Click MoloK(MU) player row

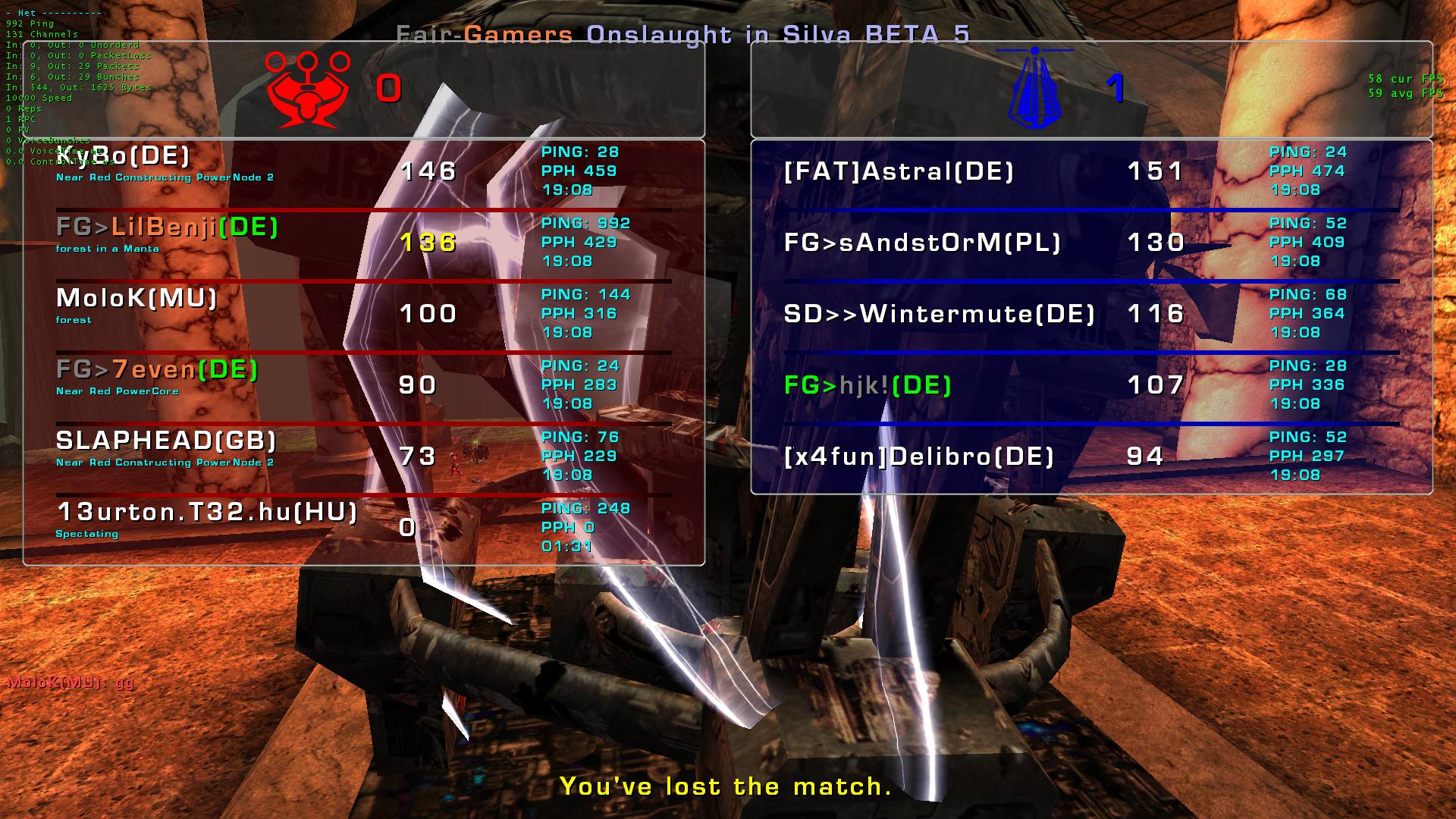click(x=136, y=298)
